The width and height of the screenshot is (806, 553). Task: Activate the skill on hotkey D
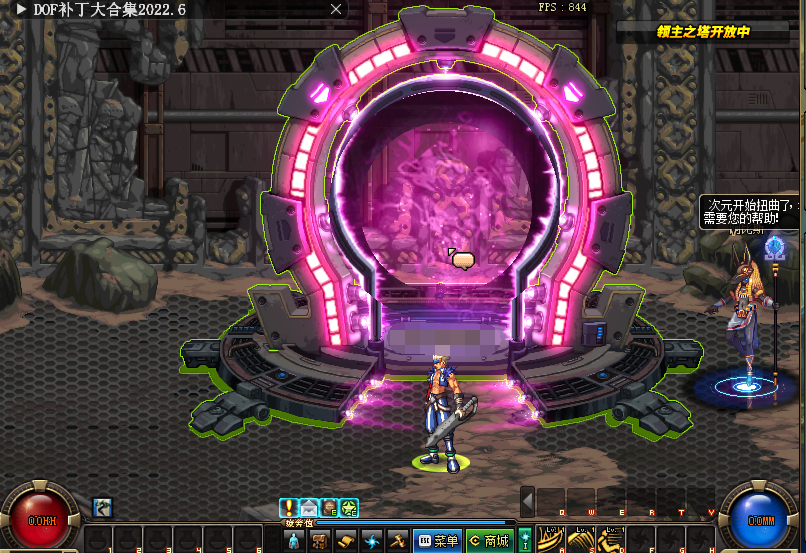coord(609,539)
